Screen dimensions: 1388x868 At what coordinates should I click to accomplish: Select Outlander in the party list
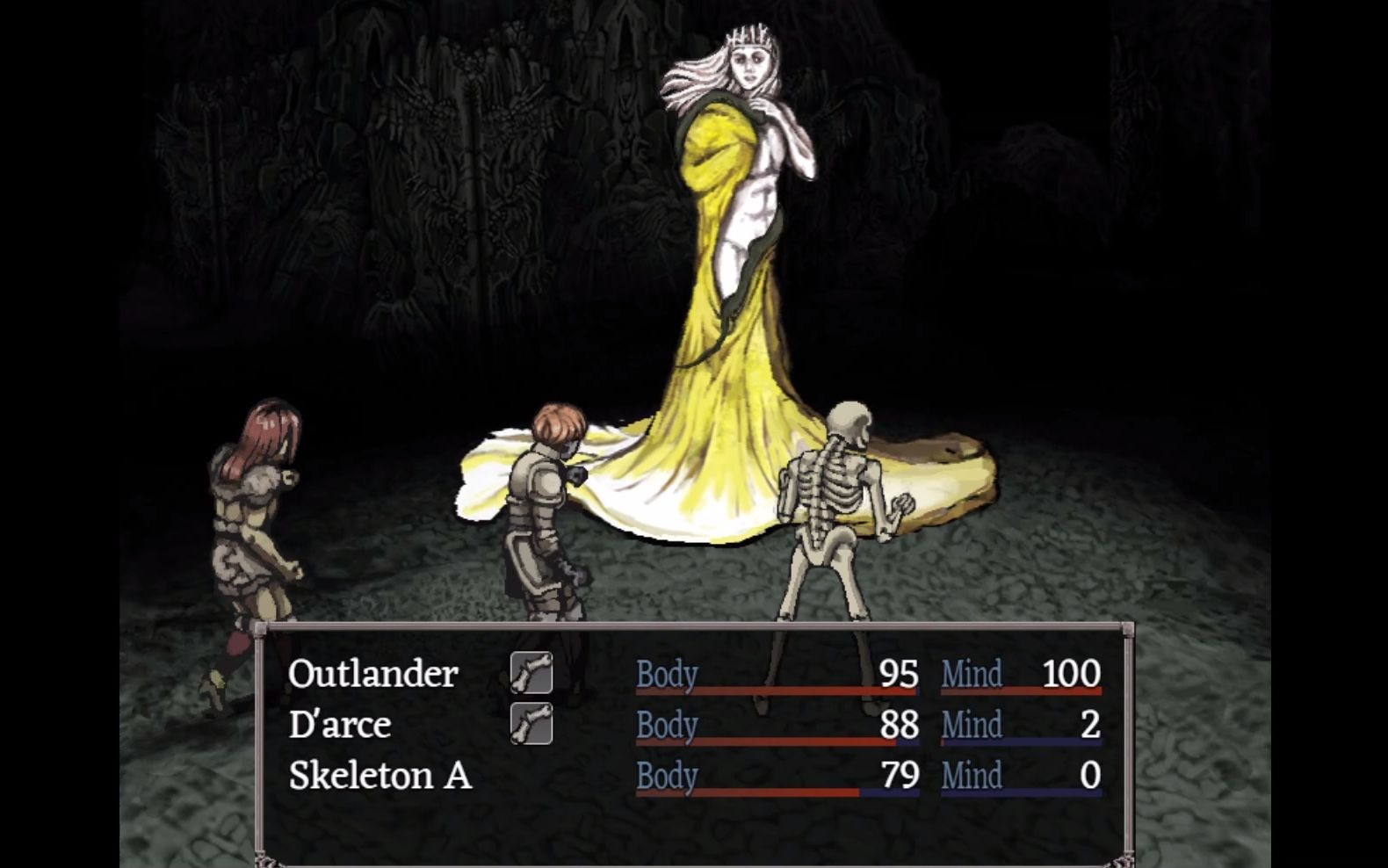[373, 674]
